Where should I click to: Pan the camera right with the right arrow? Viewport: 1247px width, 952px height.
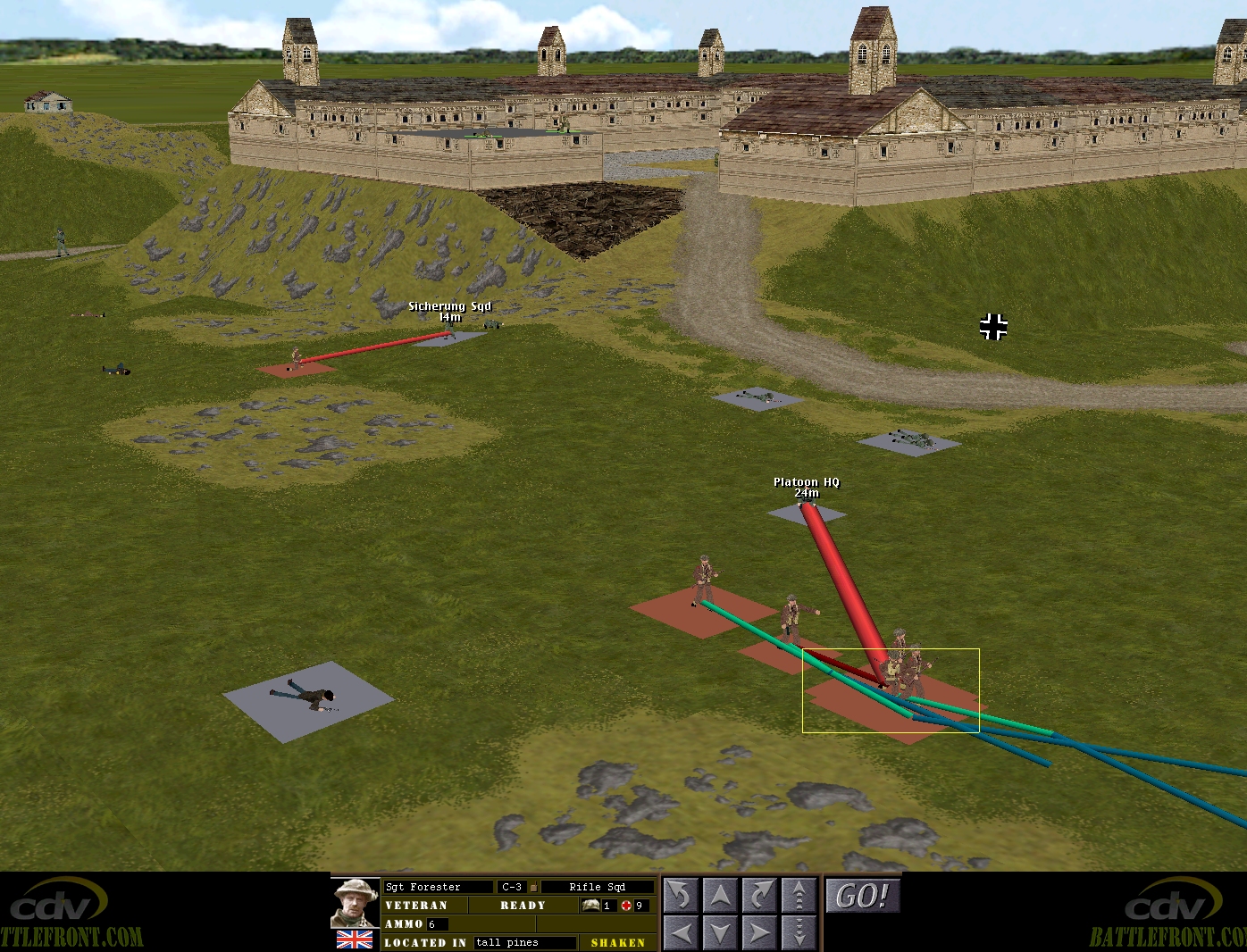click(x=759, y=933)
